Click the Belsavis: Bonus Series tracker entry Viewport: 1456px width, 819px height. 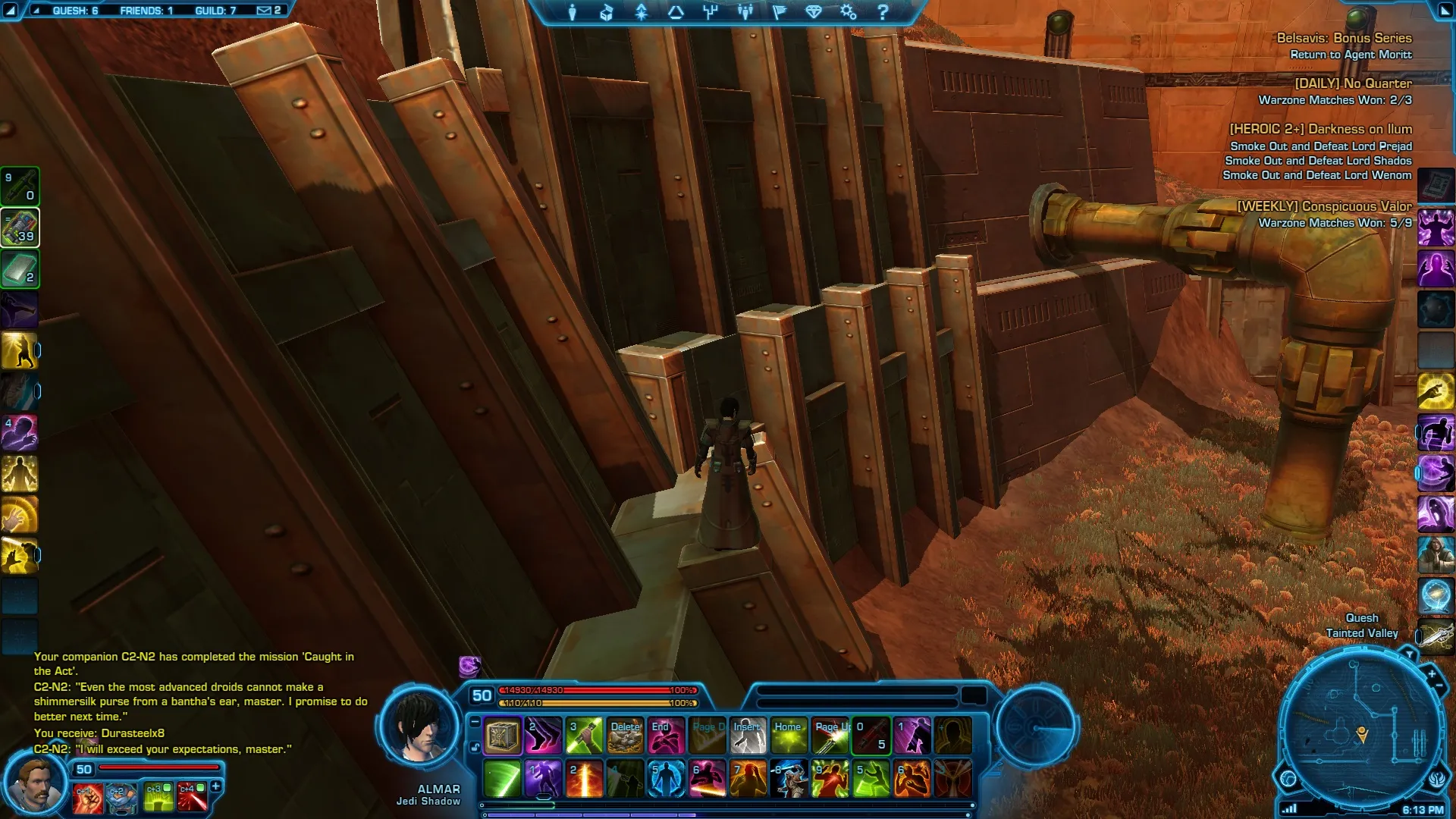(x=1344, y=38)
